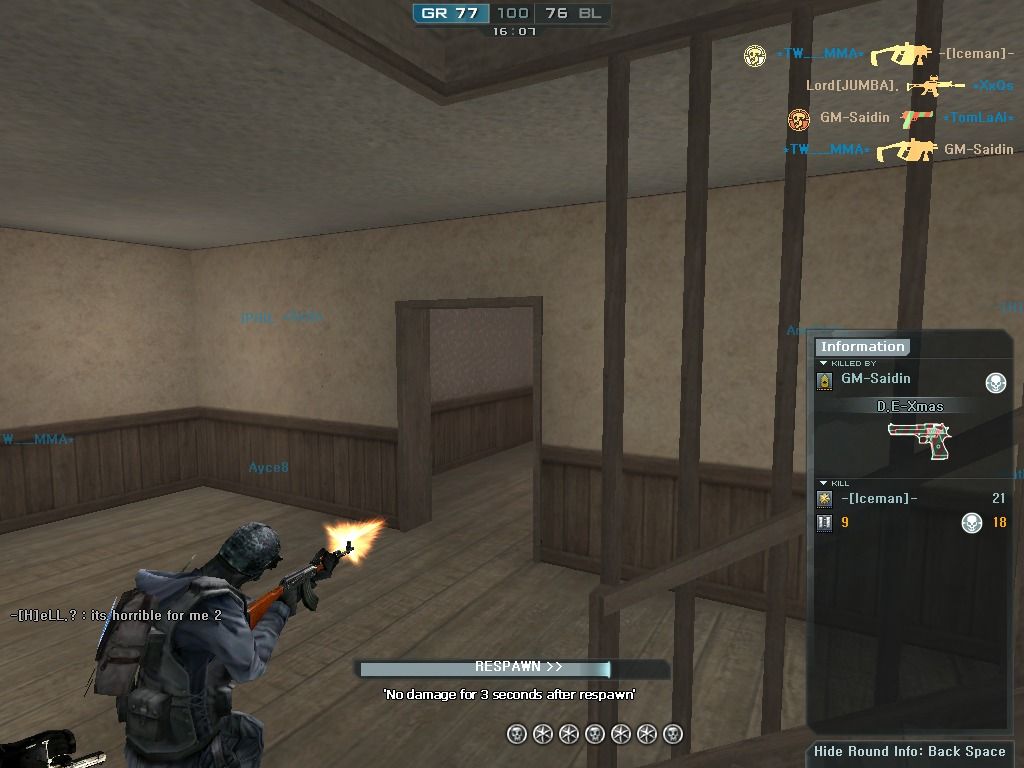This screenshot has height=768, width=1024.
Task: Collapse the KILLED BY section arrow
Action: click(823, 363)
